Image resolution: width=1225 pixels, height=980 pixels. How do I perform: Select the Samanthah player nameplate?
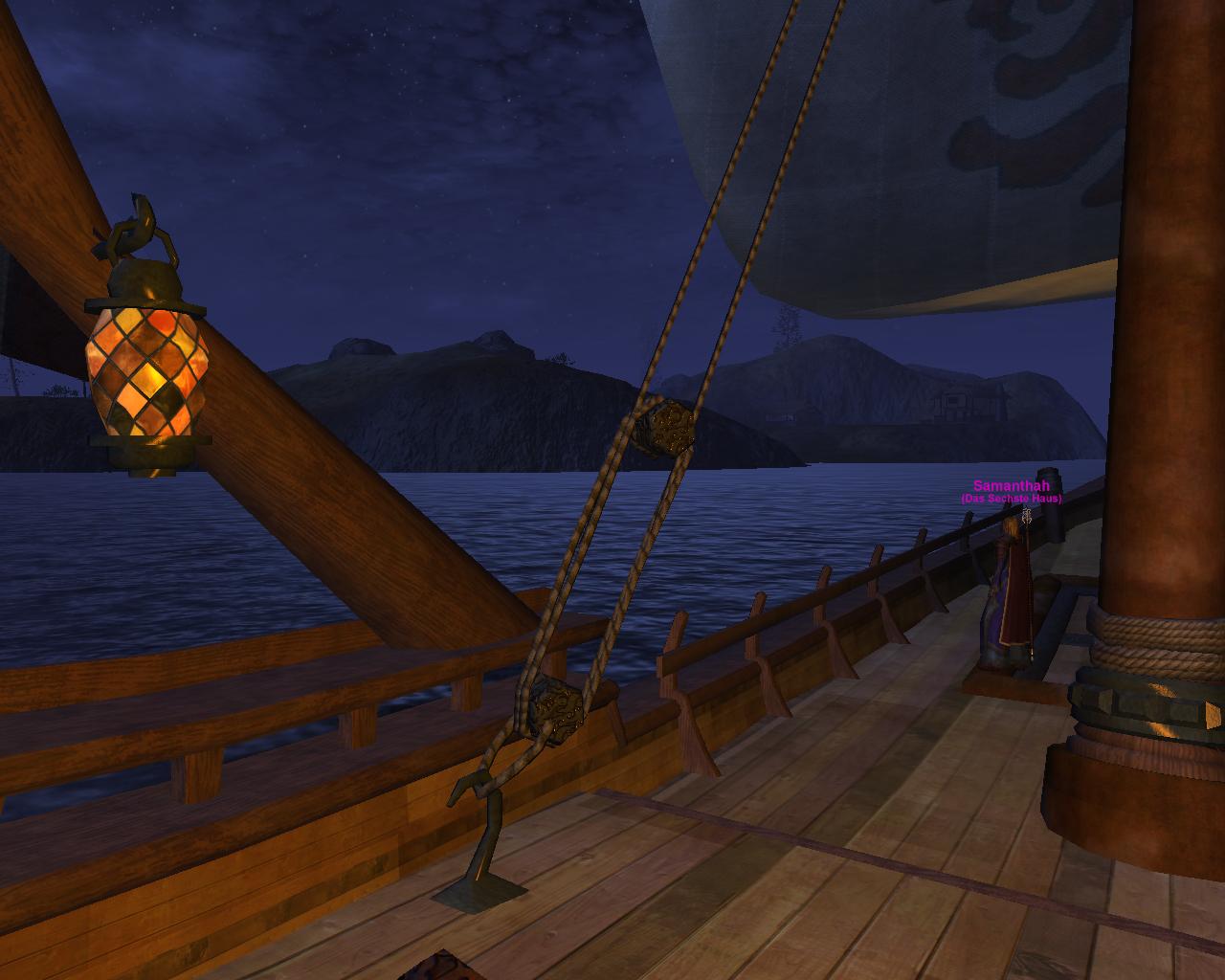click(x=1011, y=486)
